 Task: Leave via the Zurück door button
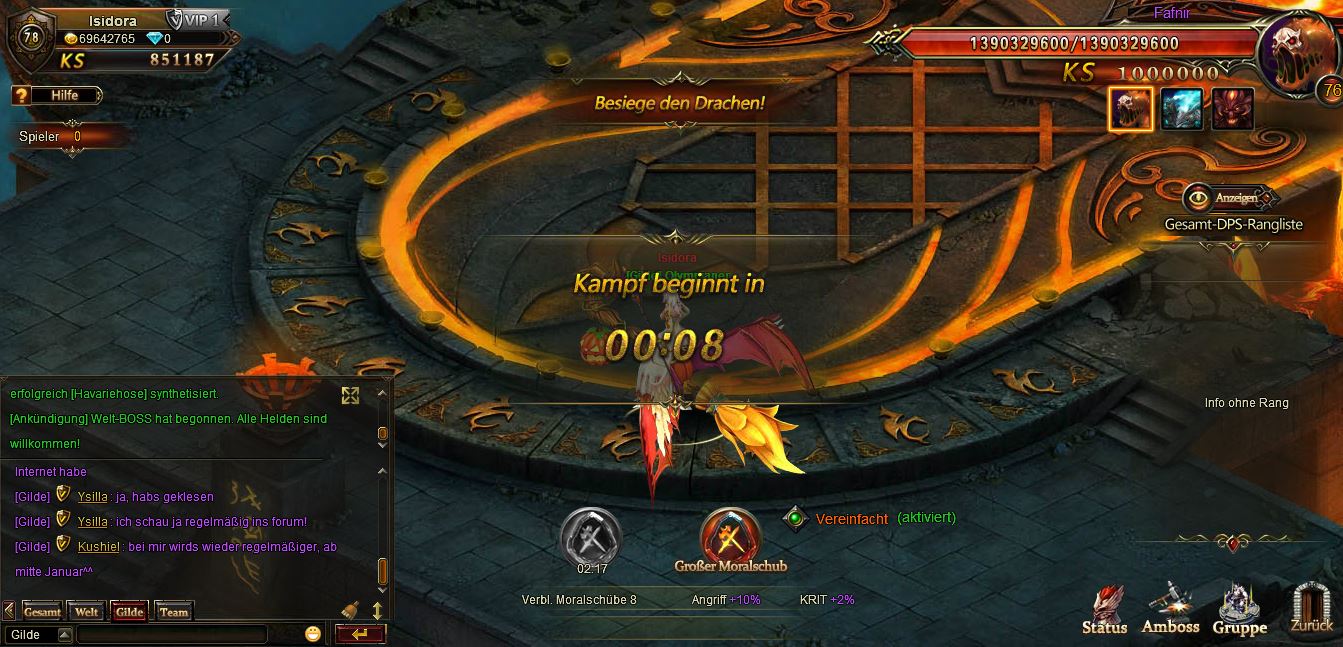tap(1311, 608)
